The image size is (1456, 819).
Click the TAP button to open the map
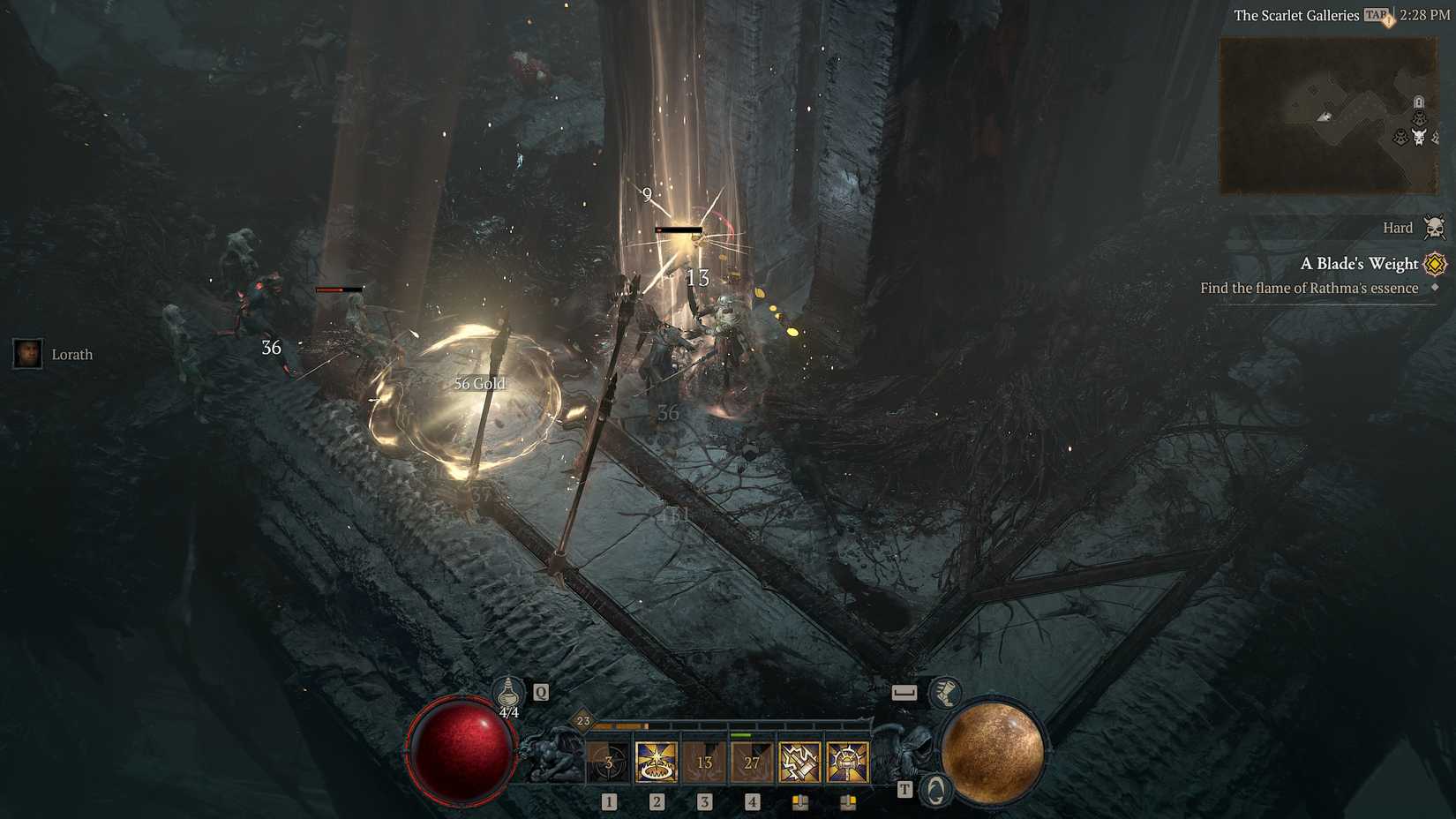click(x=1374, y=15)
